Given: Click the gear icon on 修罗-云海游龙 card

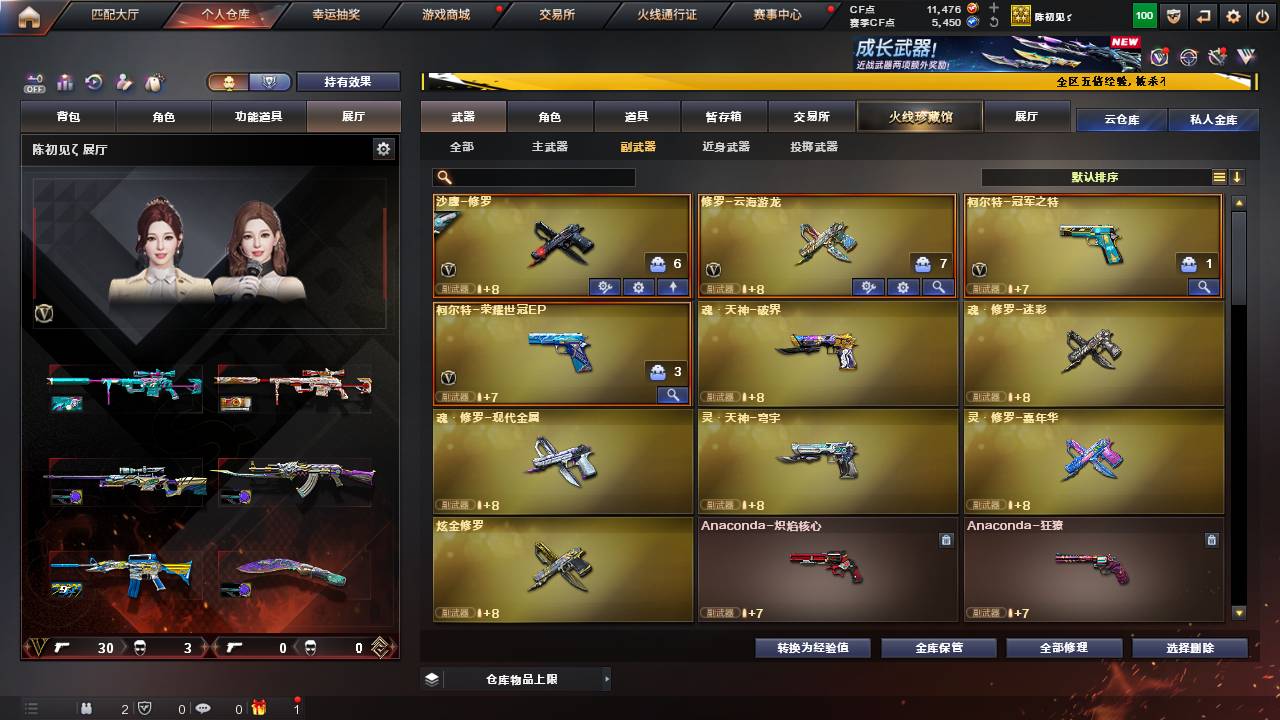Looking at the screenshot, I should click(903, 287).
